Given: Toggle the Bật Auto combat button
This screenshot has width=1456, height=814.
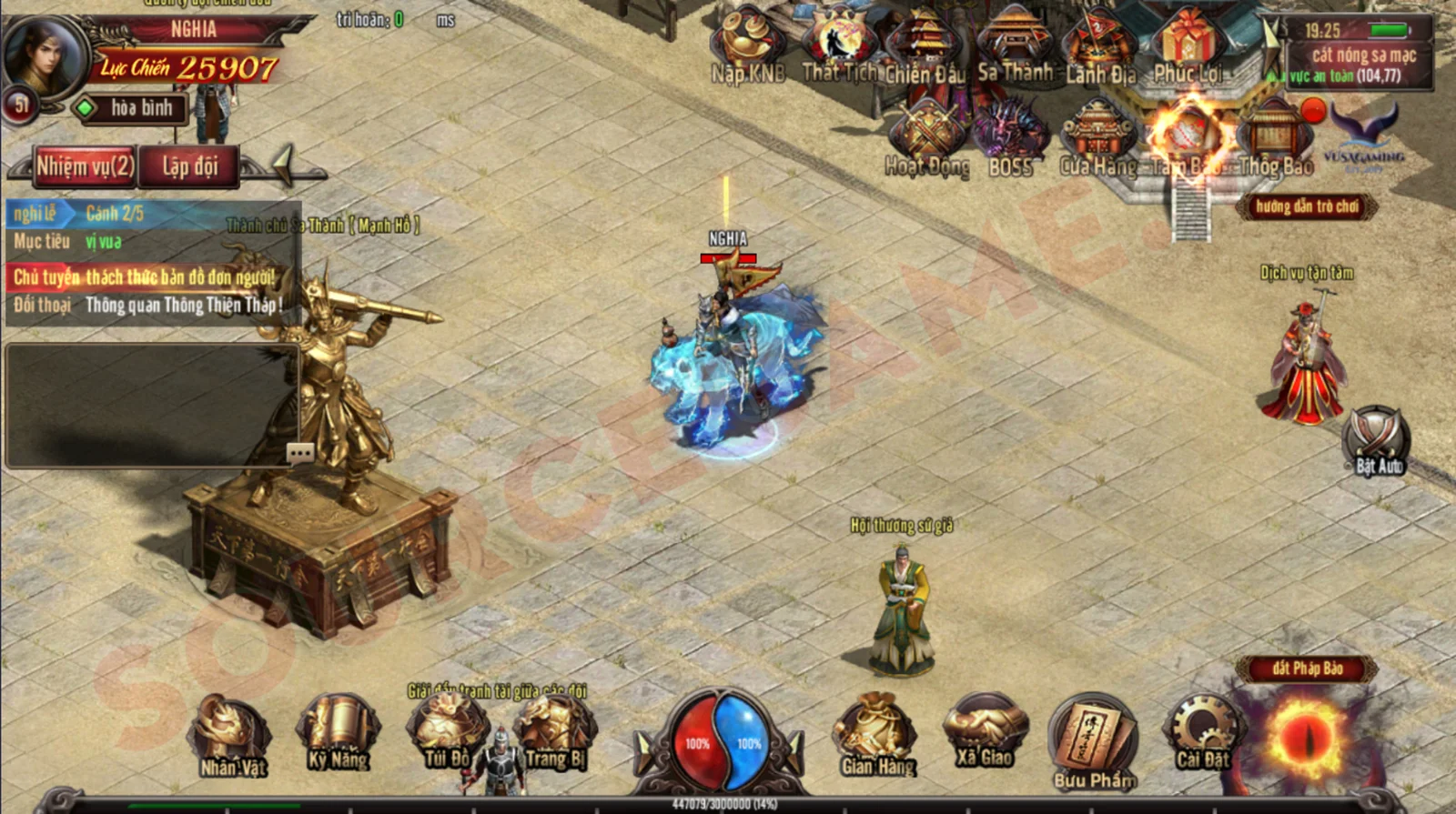Looking at the screenshot, I should 1377,440.
